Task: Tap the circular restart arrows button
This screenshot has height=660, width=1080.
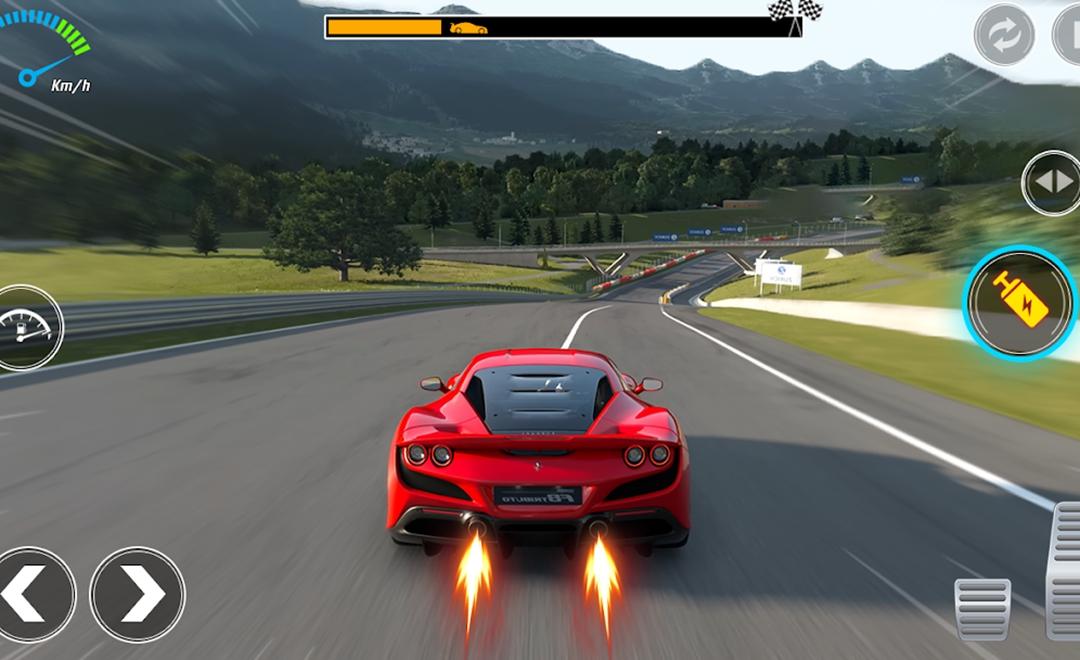Action: click(1004, 34)
